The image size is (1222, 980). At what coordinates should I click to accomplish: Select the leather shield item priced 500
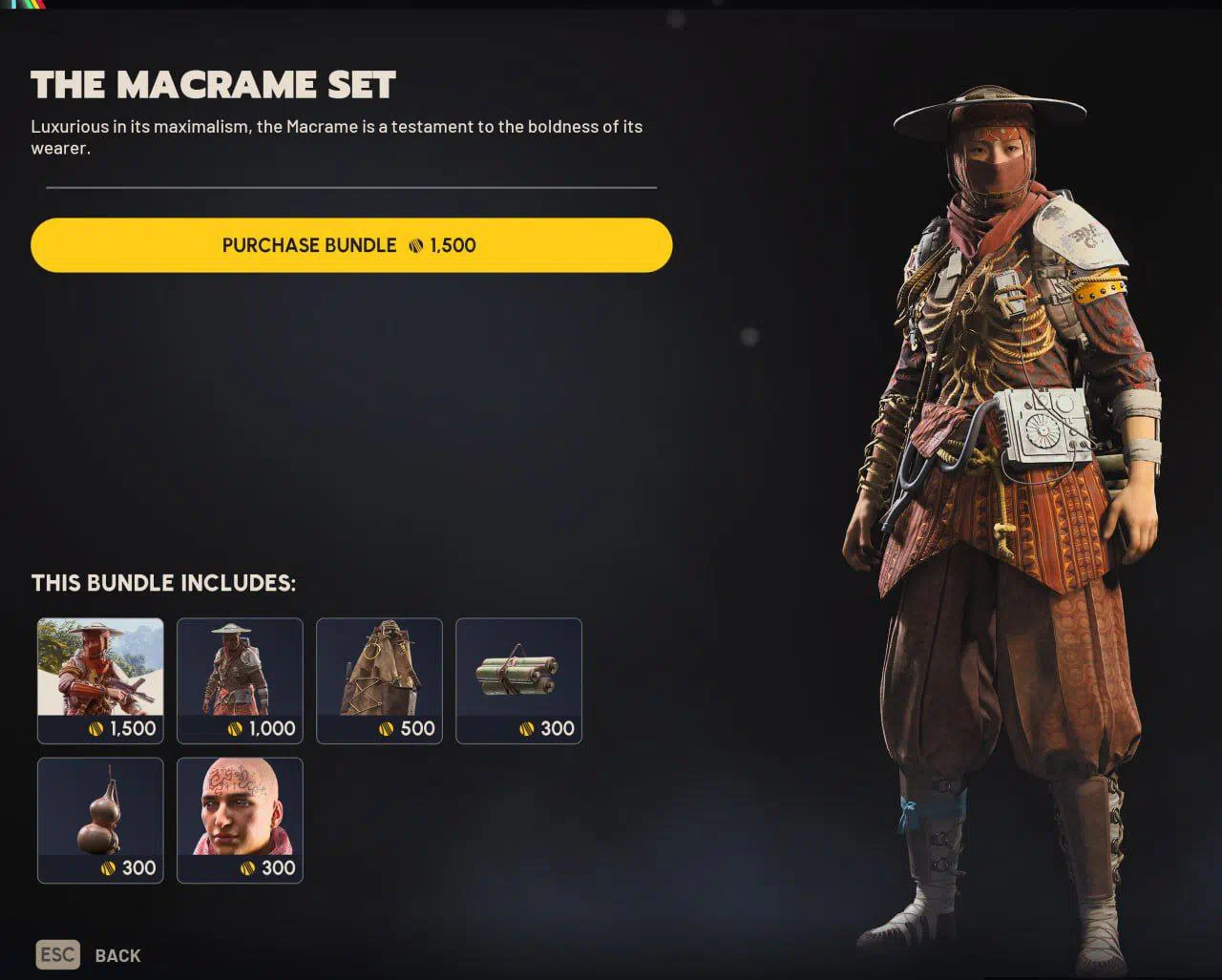[x=379, y=680]
